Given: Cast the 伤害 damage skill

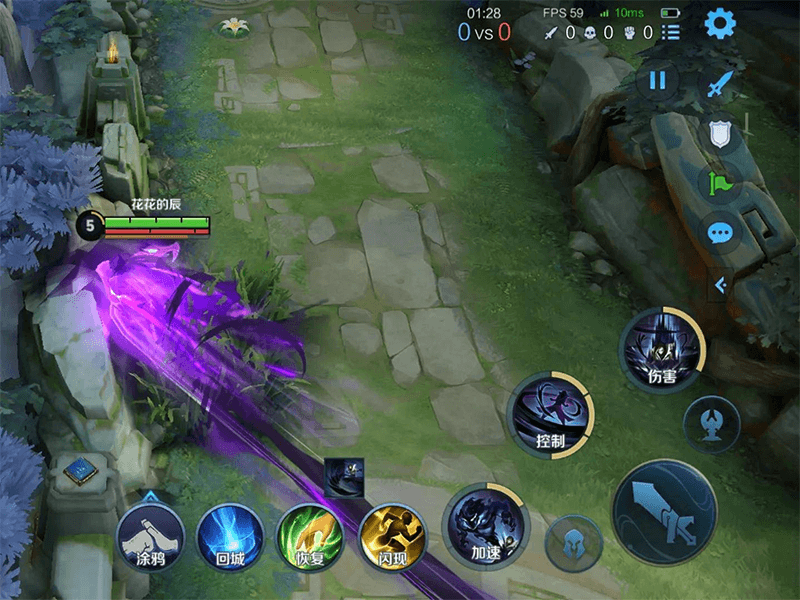Looking at the screenshot, I should [x=662, y=351].
